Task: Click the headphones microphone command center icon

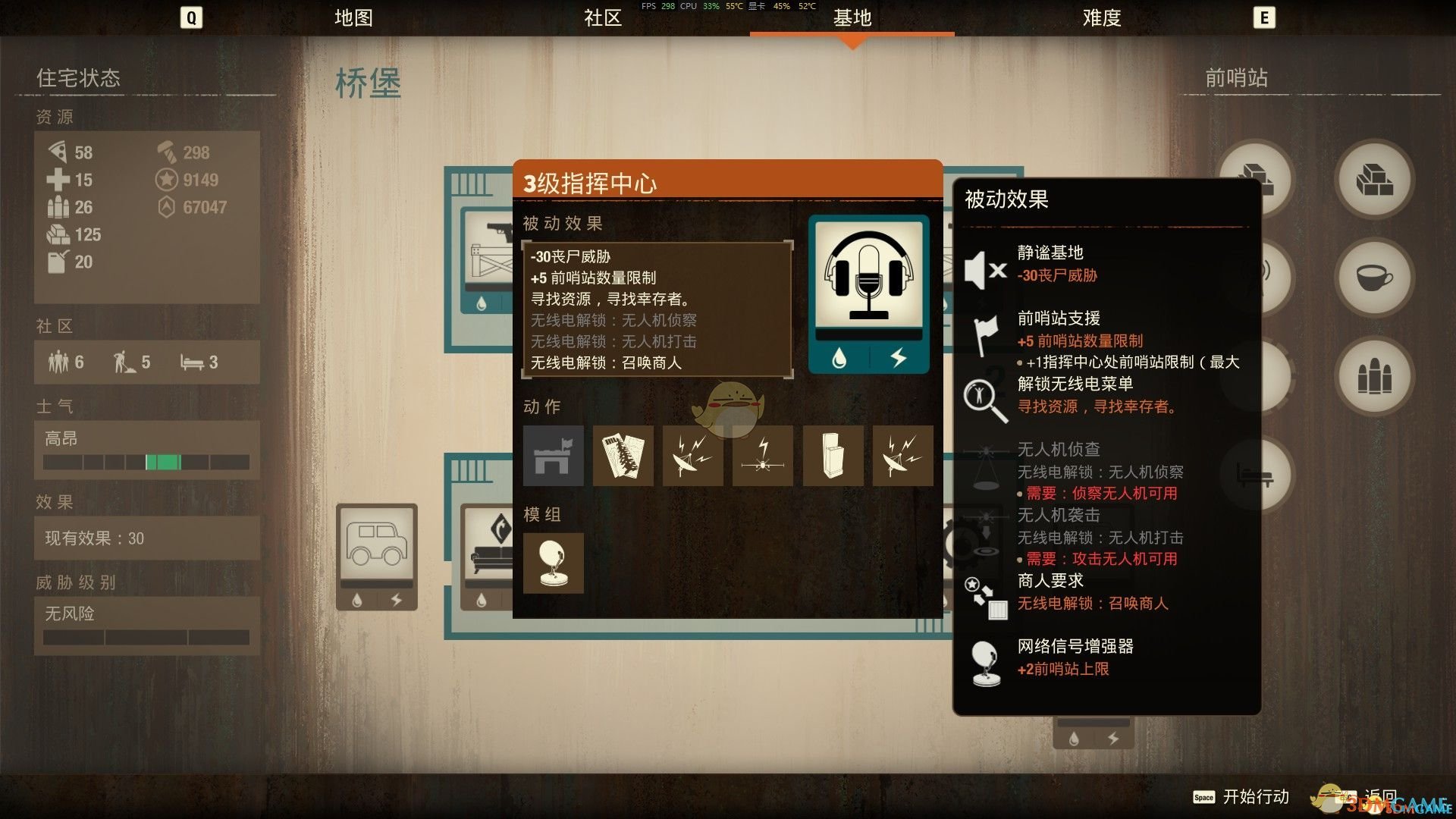Action: point(868,273)
